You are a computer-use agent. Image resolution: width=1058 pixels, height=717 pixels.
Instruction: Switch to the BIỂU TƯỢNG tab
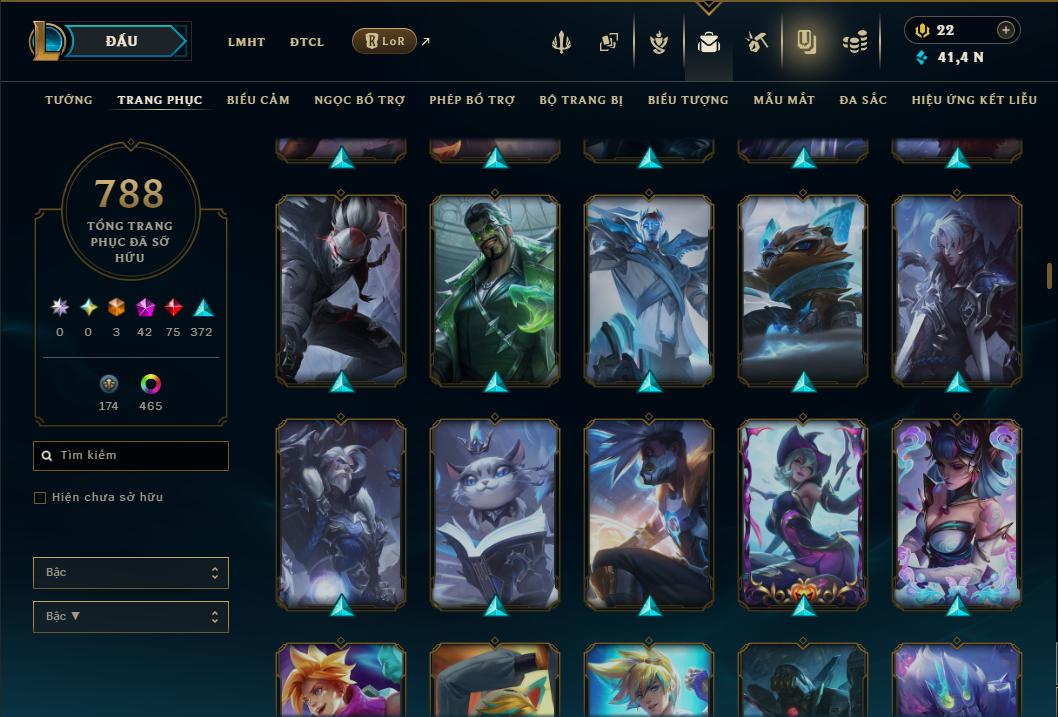click(x=688, y=100)
